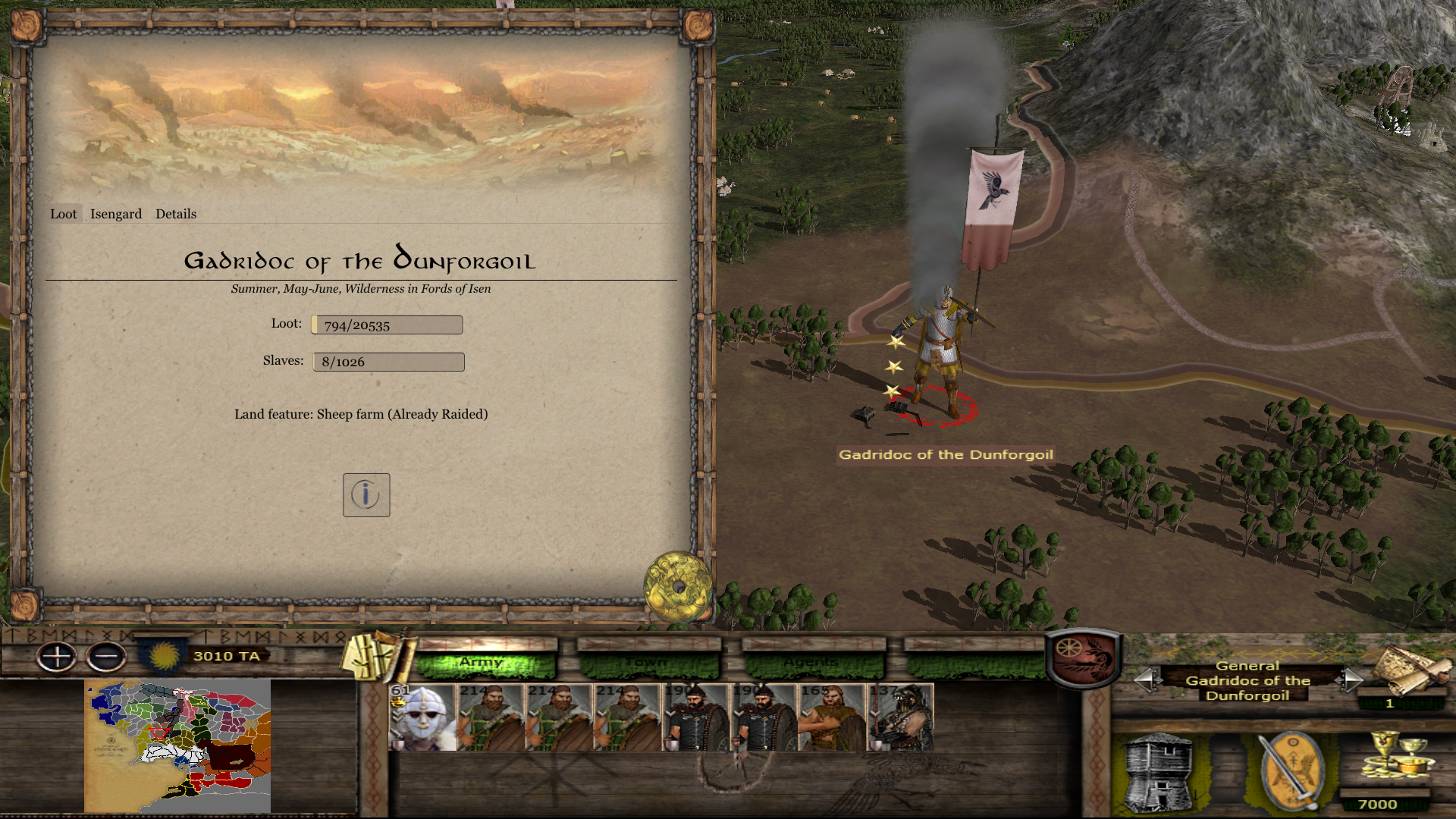Go to the previous character with left arrow
The height and width of the screenshot is (819, 1456).
pos(1147,679)
